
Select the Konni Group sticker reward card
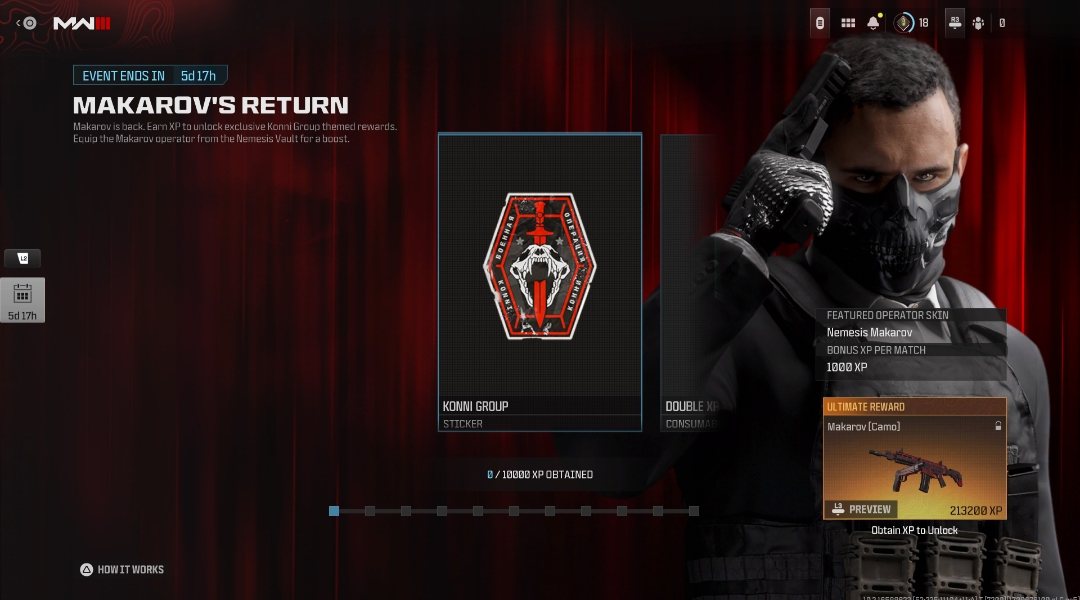click(540, 282)
